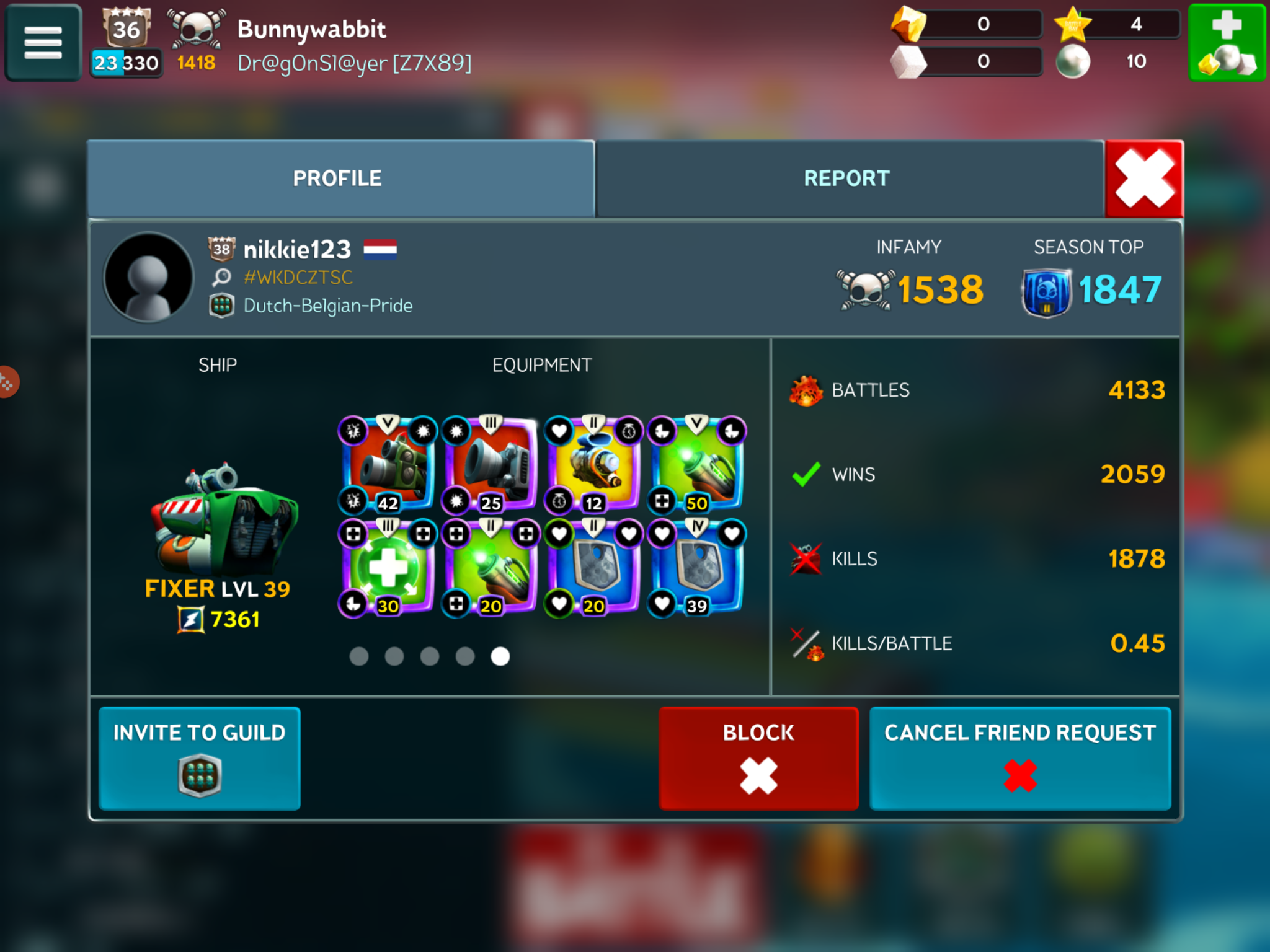1270x952 pixels.
Task: Open the hamburger main menu
Action: click(x=43, y=42)
